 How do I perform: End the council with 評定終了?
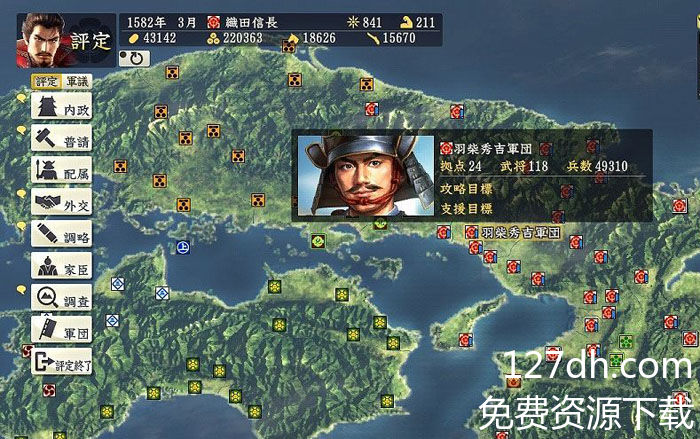[62, 363]
